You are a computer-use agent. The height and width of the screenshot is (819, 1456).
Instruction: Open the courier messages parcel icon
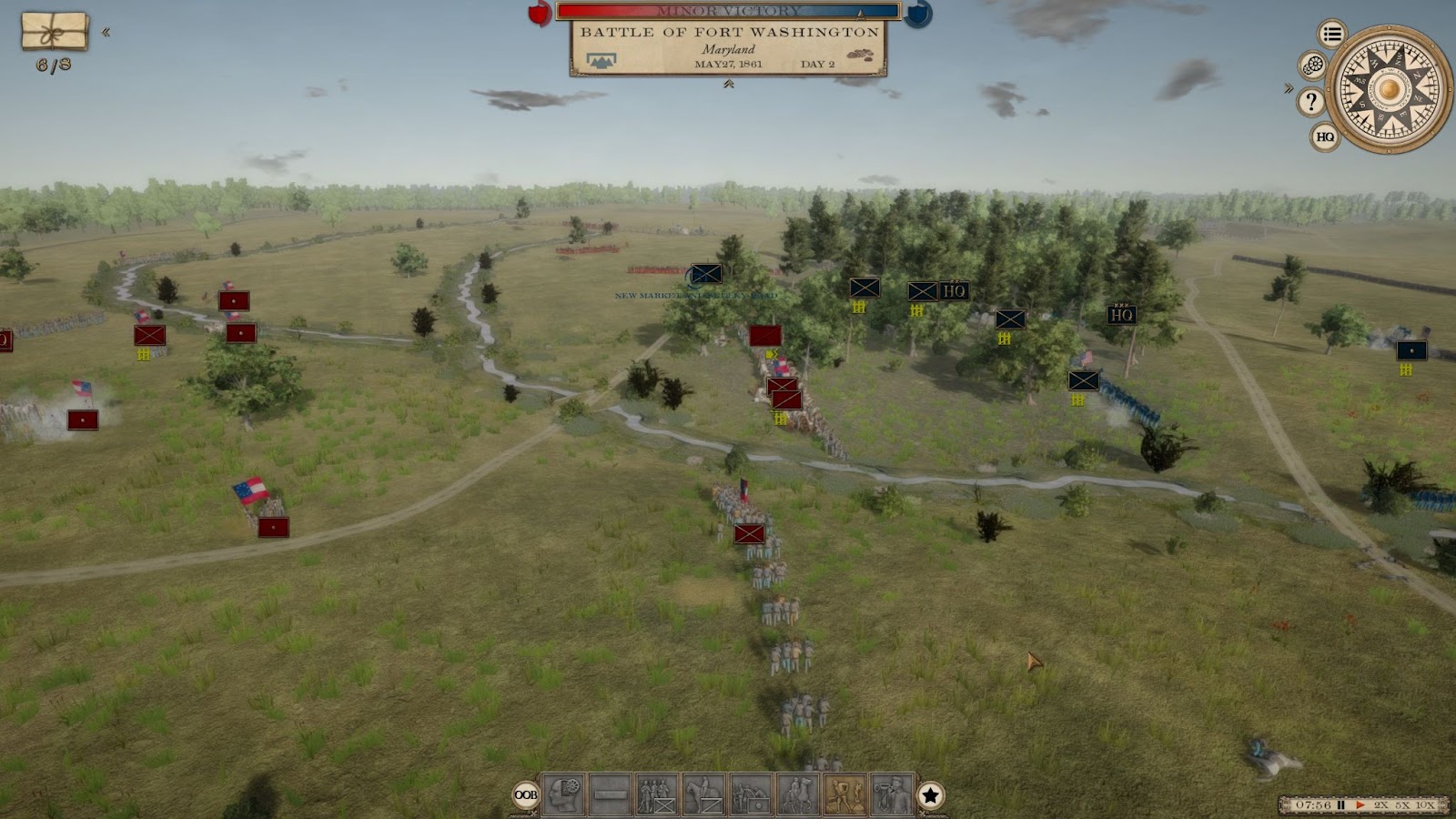click(55, 31)
